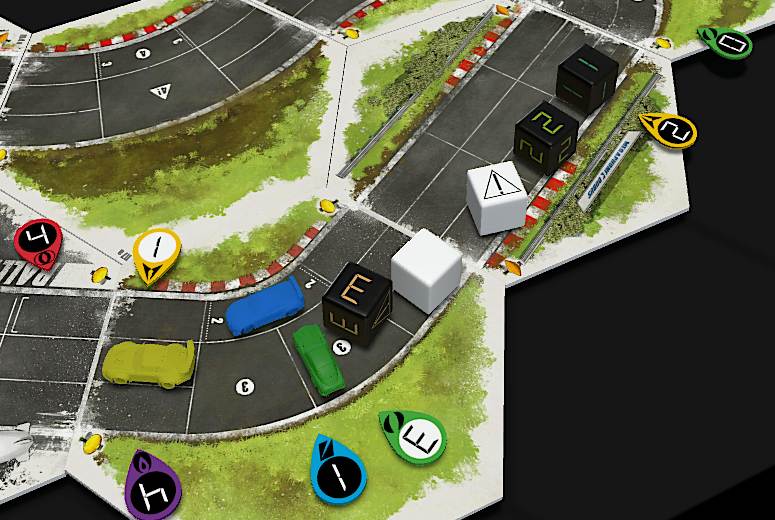The height and width of the screenshot is (520, 775).
Task: Click the green gear marker numbered 3
Action: tap(414, 436)
